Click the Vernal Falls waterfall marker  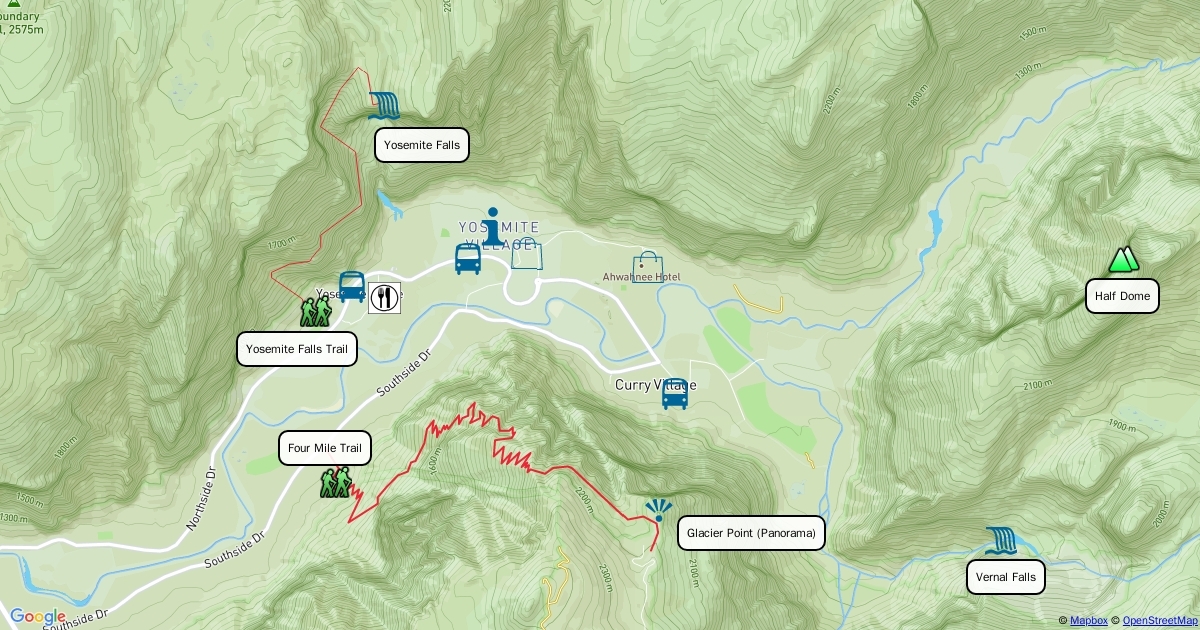point(1000,541)
